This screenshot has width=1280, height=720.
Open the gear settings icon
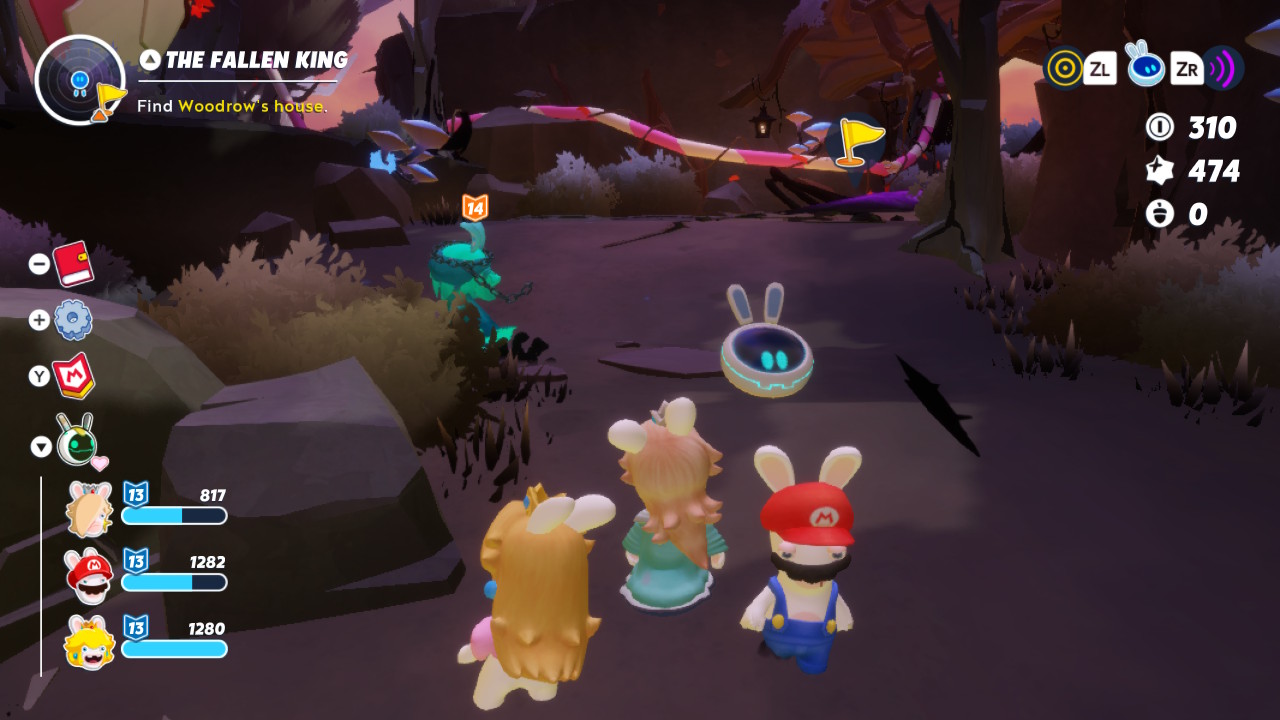pos(73,320)
